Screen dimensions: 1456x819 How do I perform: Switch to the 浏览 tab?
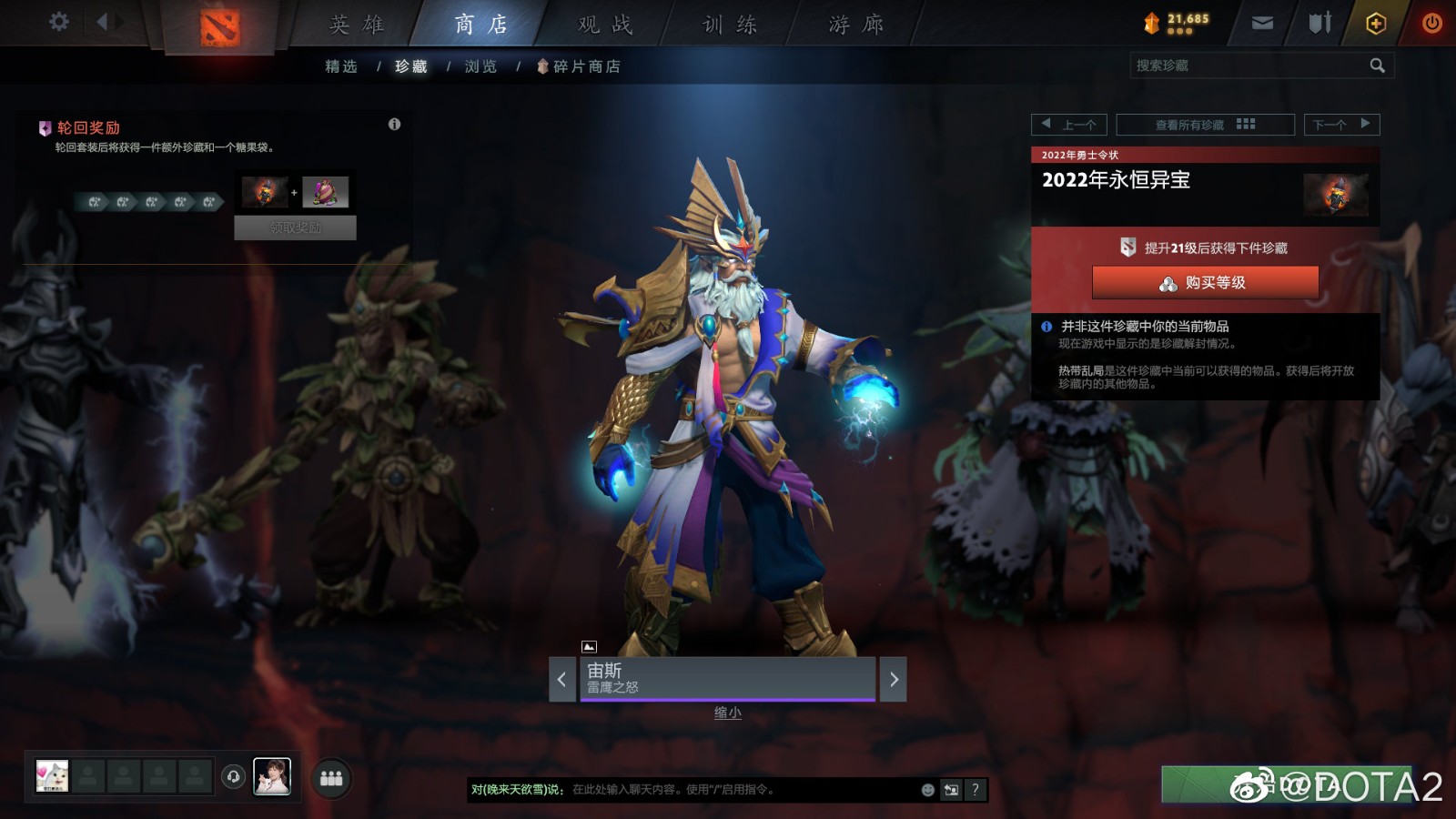[480, 66]
